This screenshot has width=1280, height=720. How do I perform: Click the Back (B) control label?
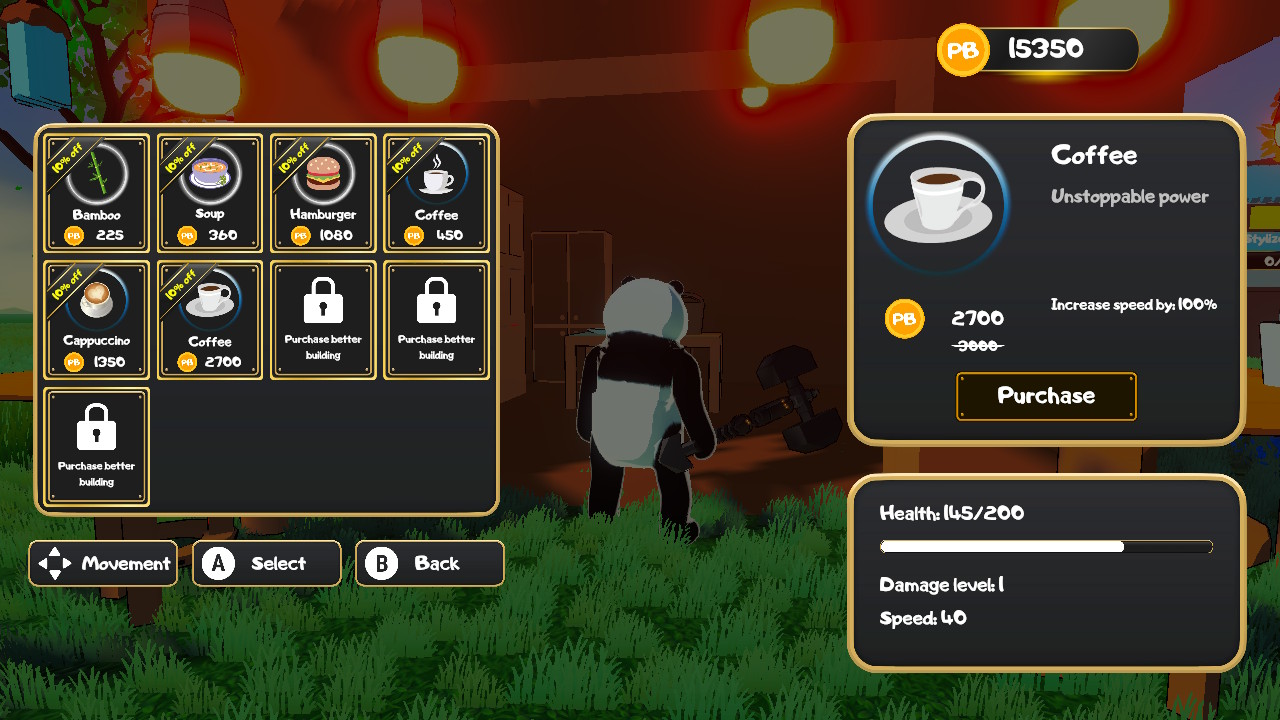430,563
